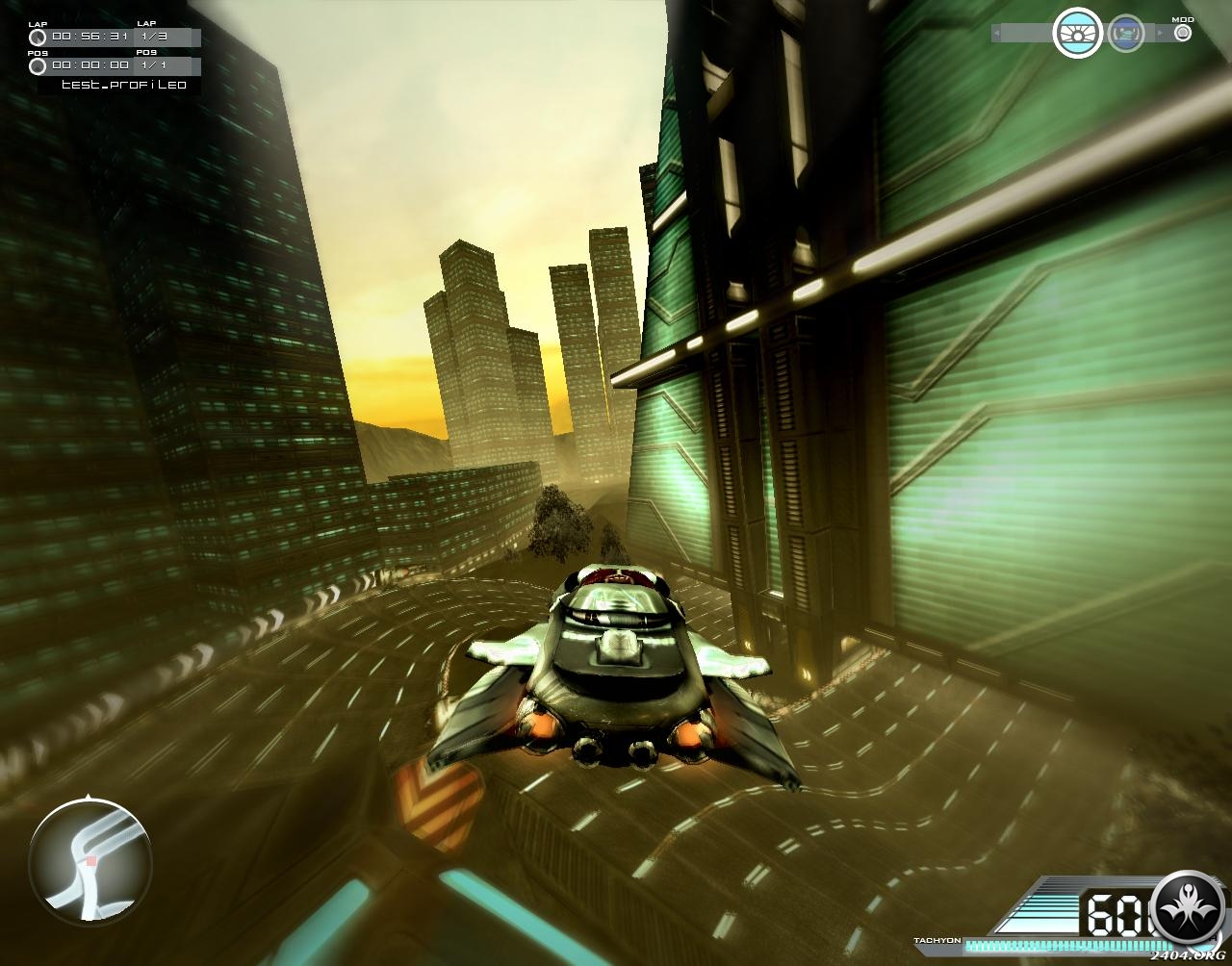
Task: Select the white steering wheel mode icon
Action: tap(1077, 34)
